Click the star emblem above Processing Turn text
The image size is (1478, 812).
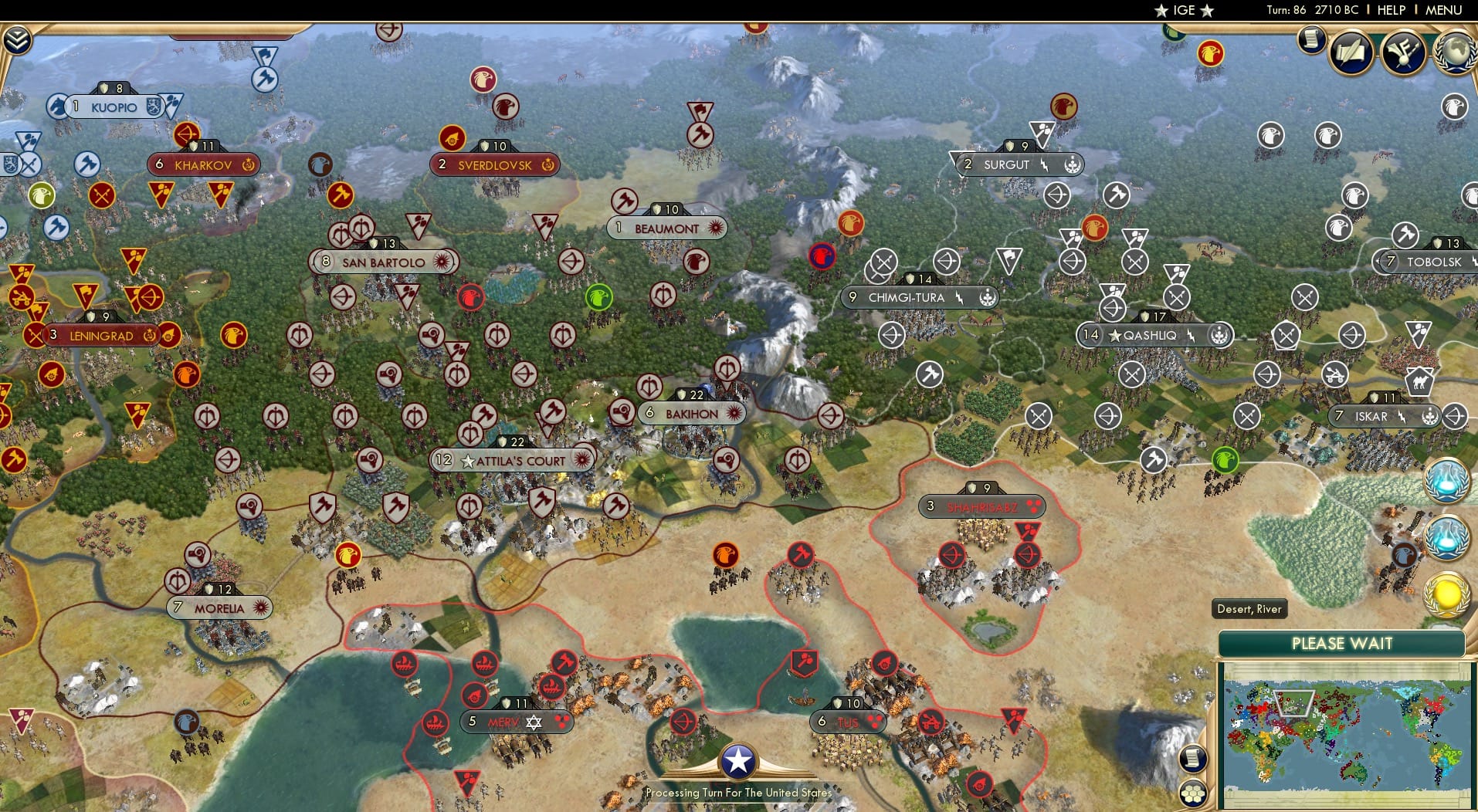coord(739,760)
